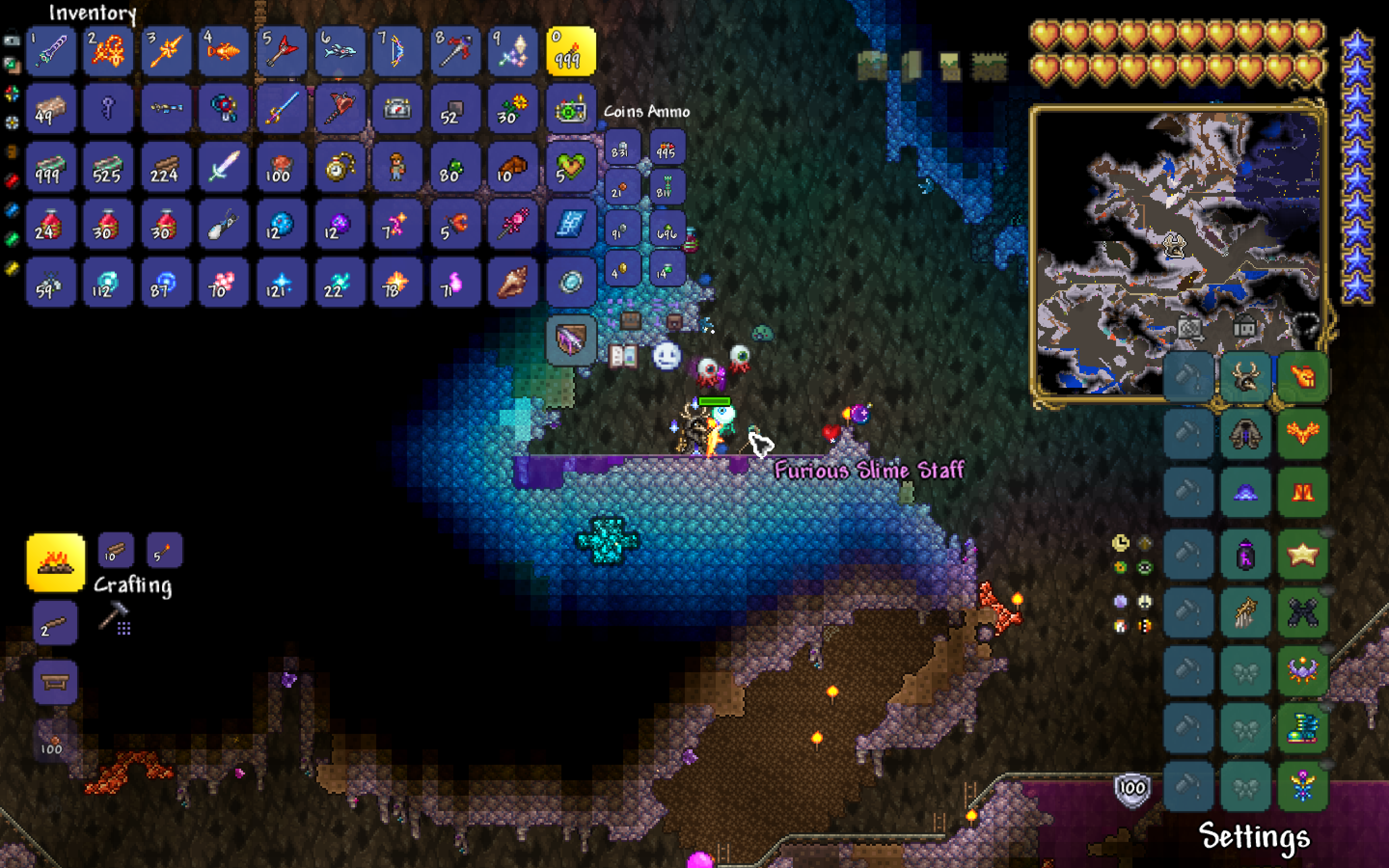Toggle green wire visibility
Viewport: 1389px width, 868px height.
pos(11,232)
